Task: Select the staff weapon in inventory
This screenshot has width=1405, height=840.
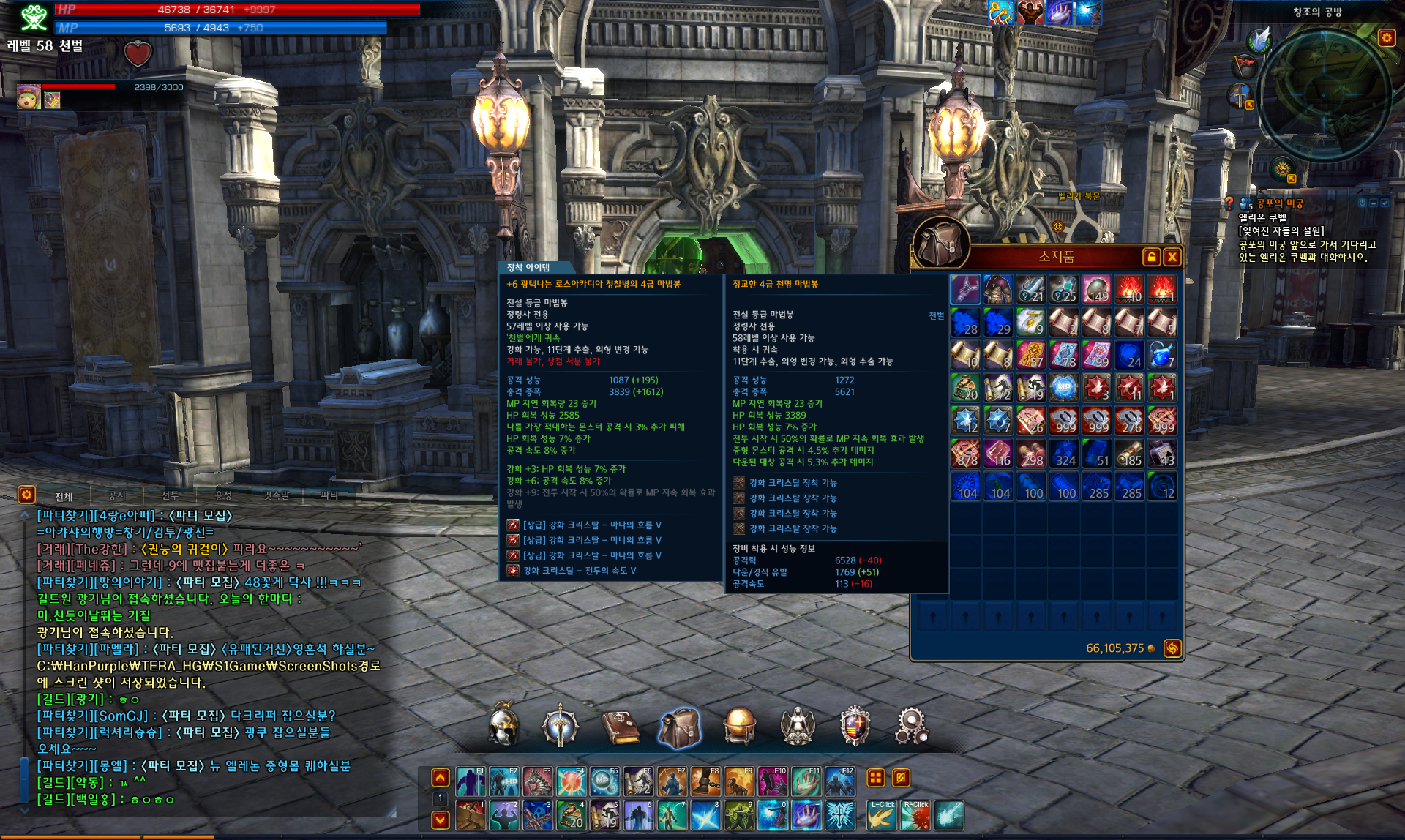Action: coord(965,289)
